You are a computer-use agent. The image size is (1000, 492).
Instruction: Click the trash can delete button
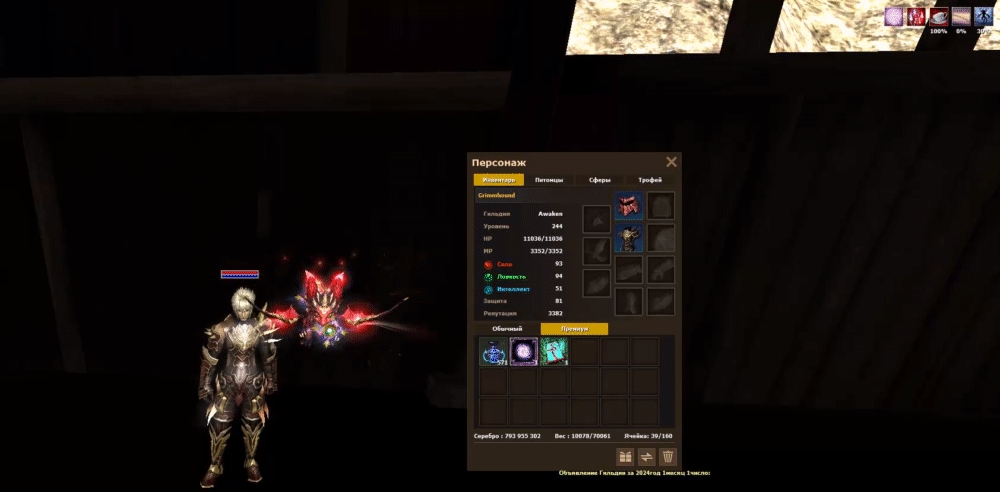(668, 457)
